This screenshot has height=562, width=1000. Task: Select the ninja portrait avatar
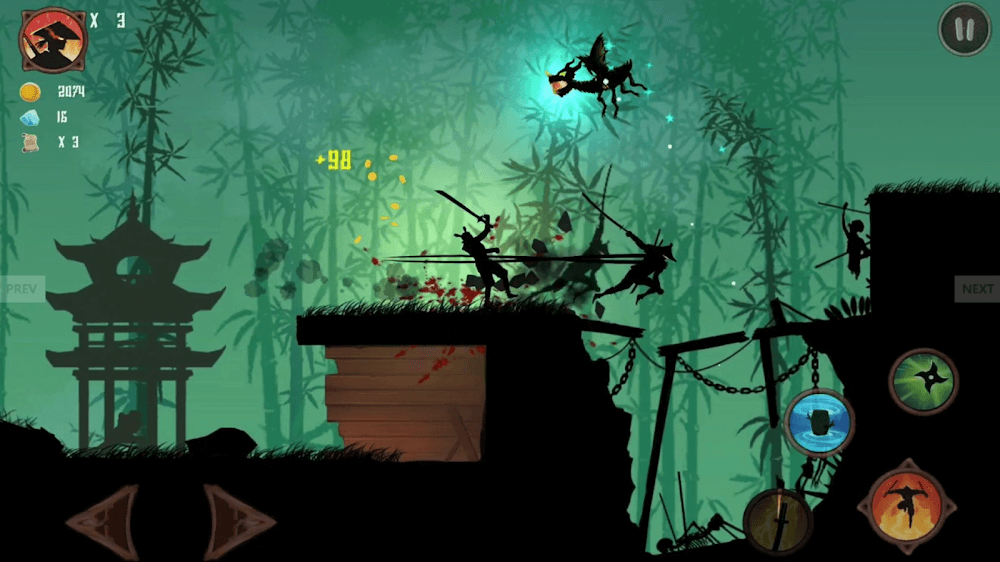tap(53, 38)
